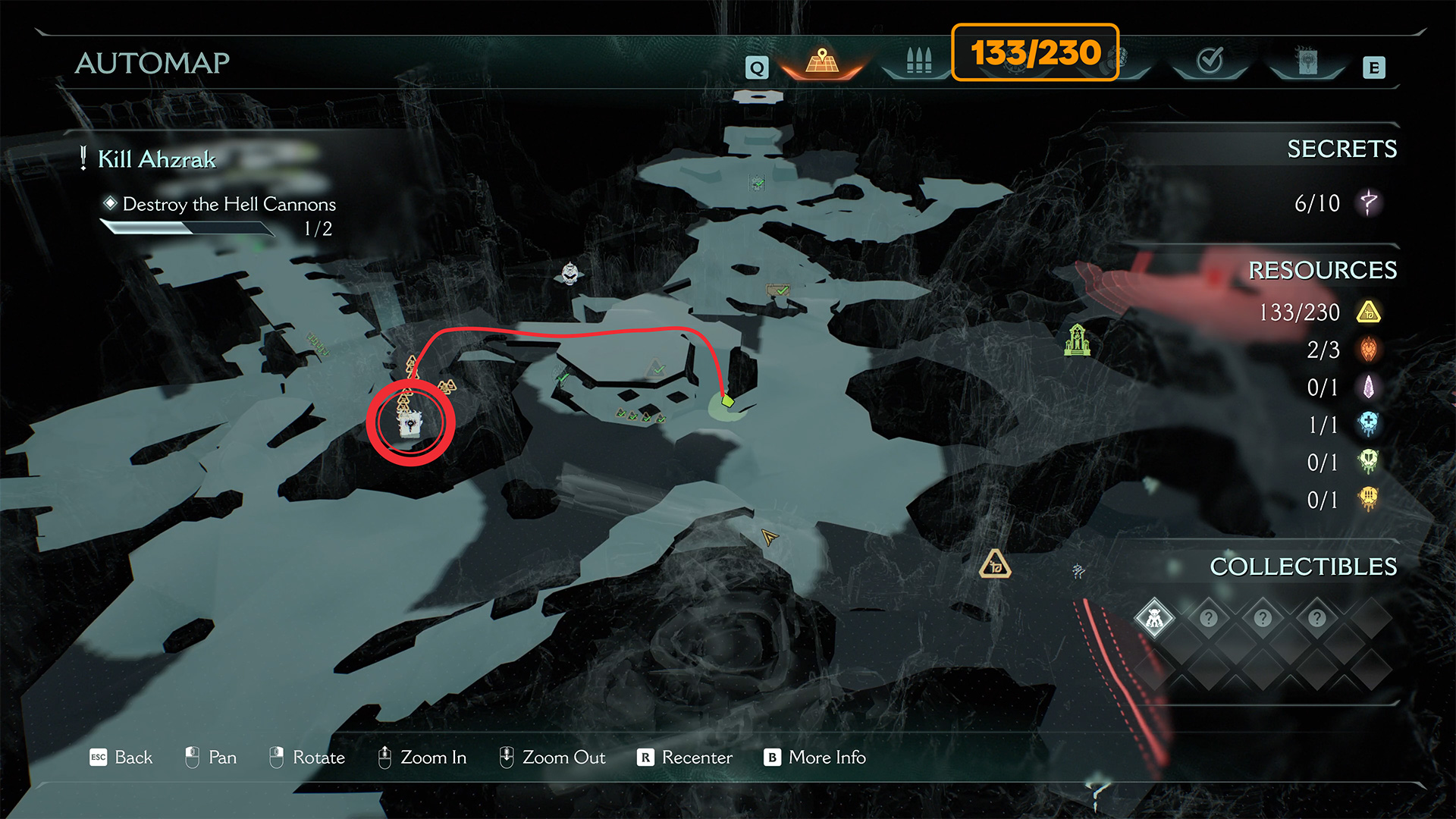The height and width of the screenshot is (819, 1456).
Task: Show More Info on the map
Action: coord(815,758)
